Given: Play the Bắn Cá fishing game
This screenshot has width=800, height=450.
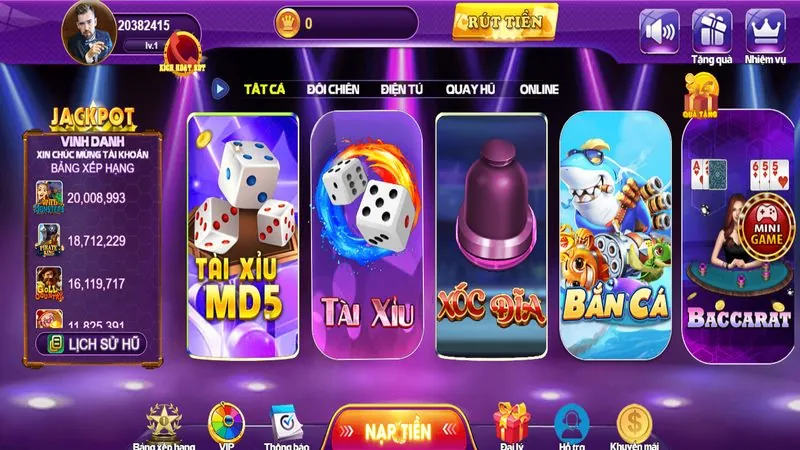Looking at the screenshot, I should pos(615,235).
